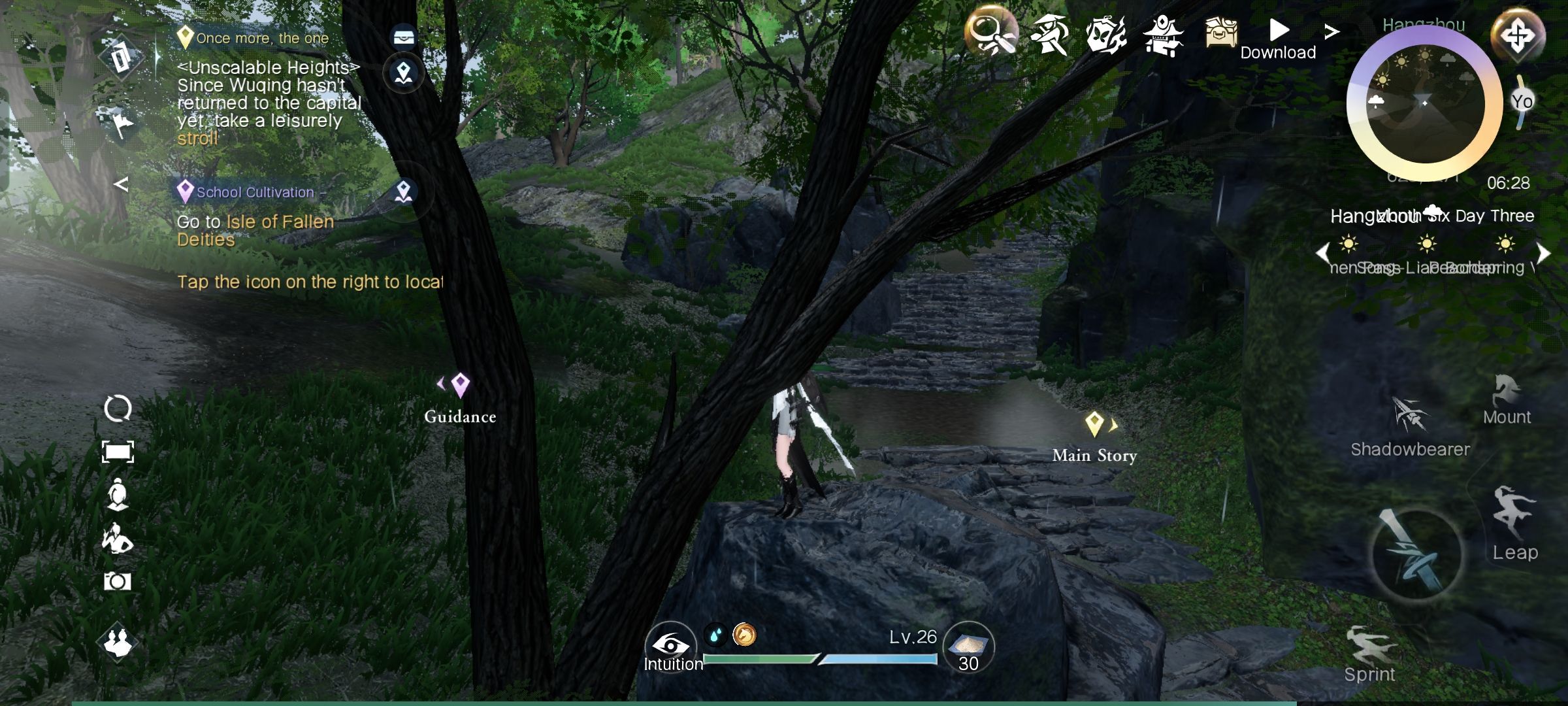This screenshot has height=706, width=1568.
Task: Tap the rotate camera reset icon
Action: (x=118, y=409)
